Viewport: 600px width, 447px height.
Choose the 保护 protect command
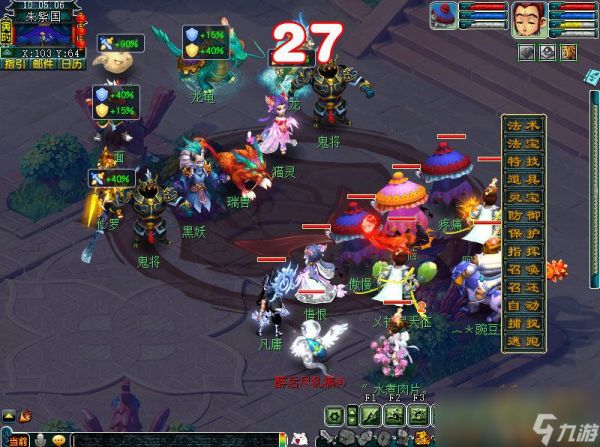(524, 233)
